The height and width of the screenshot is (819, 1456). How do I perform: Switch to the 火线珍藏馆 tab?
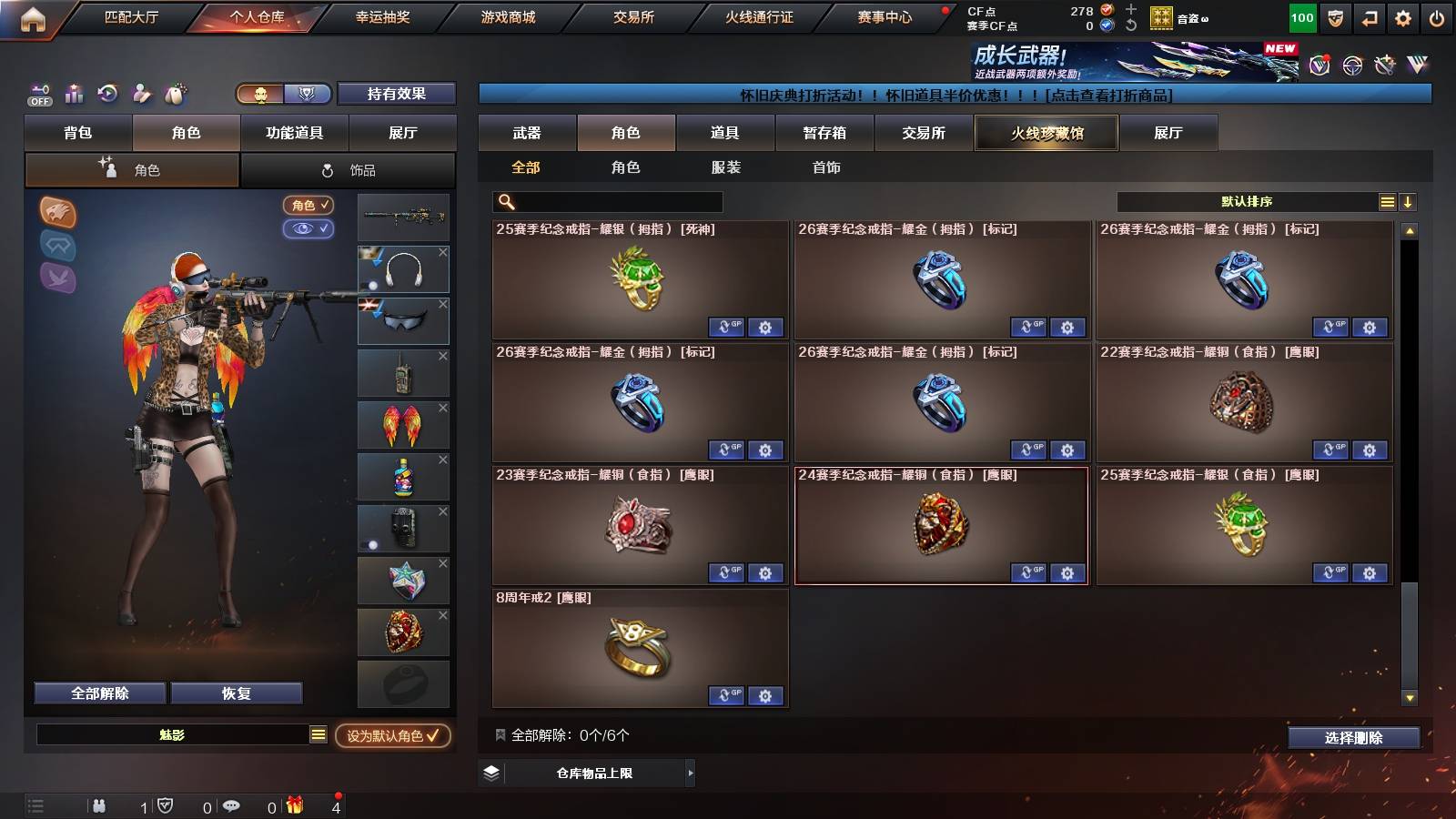click(x=1046, y=133)
